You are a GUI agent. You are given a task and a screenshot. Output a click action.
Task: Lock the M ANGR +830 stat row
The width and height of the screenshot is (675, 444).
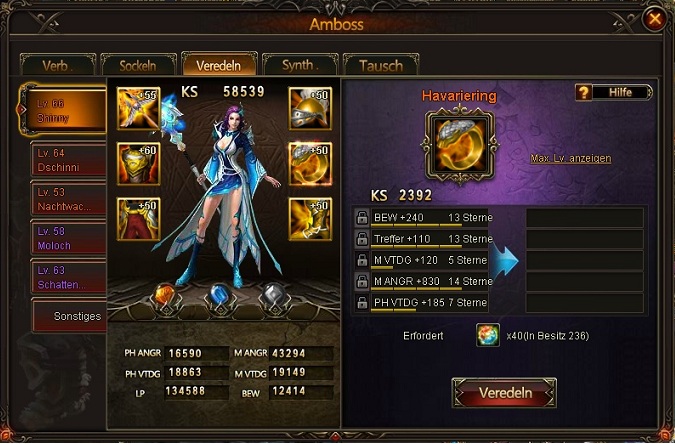click(x=361, y=281)
